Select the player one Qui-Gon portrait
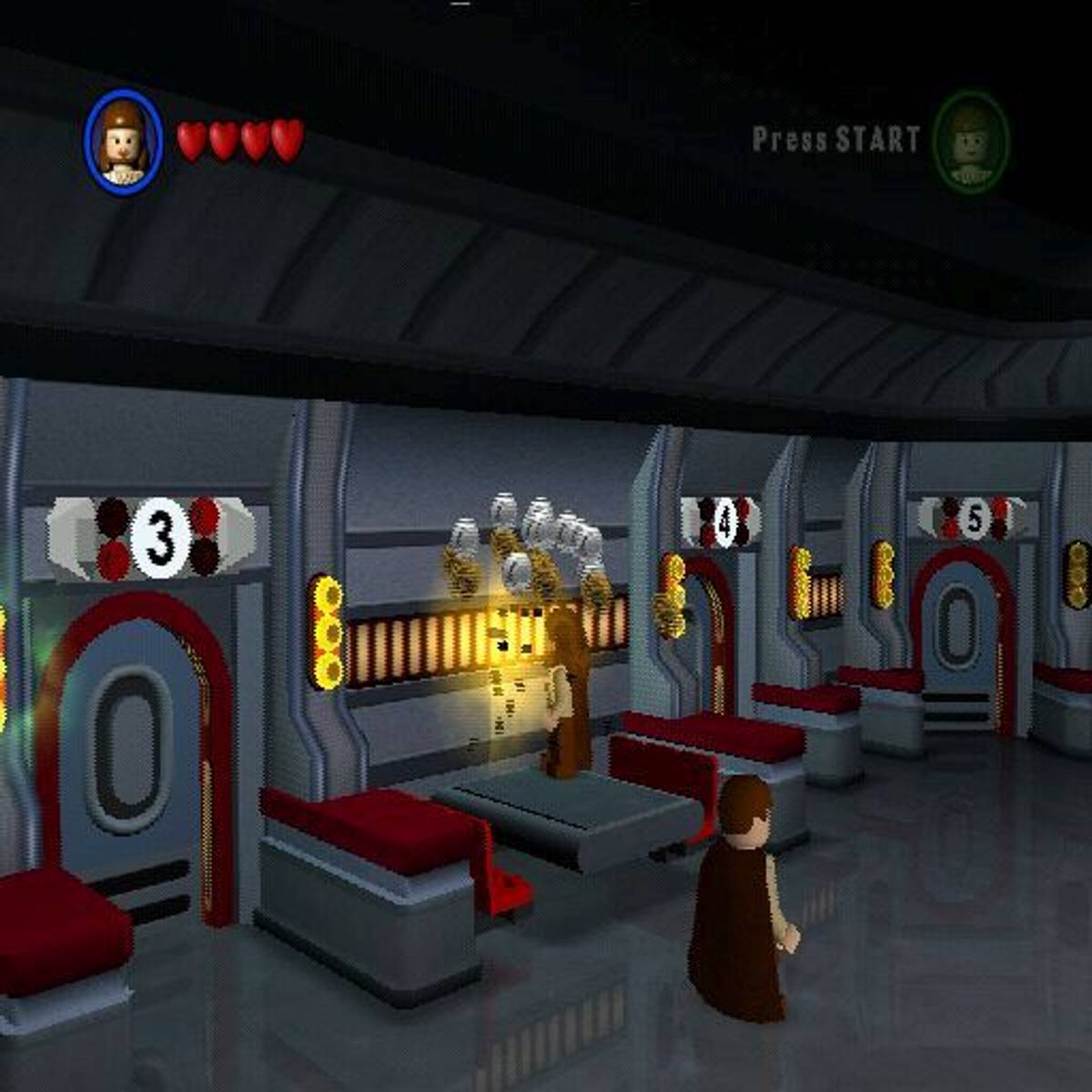Screen dimensions: 1092x1092 [124, 142]
